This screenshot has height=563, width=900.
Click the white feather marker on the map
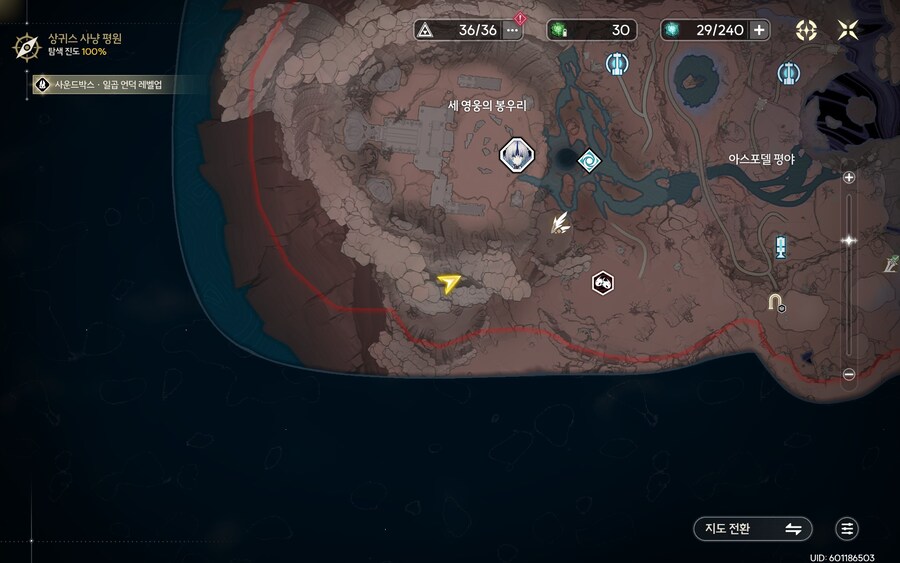(561, 224)
